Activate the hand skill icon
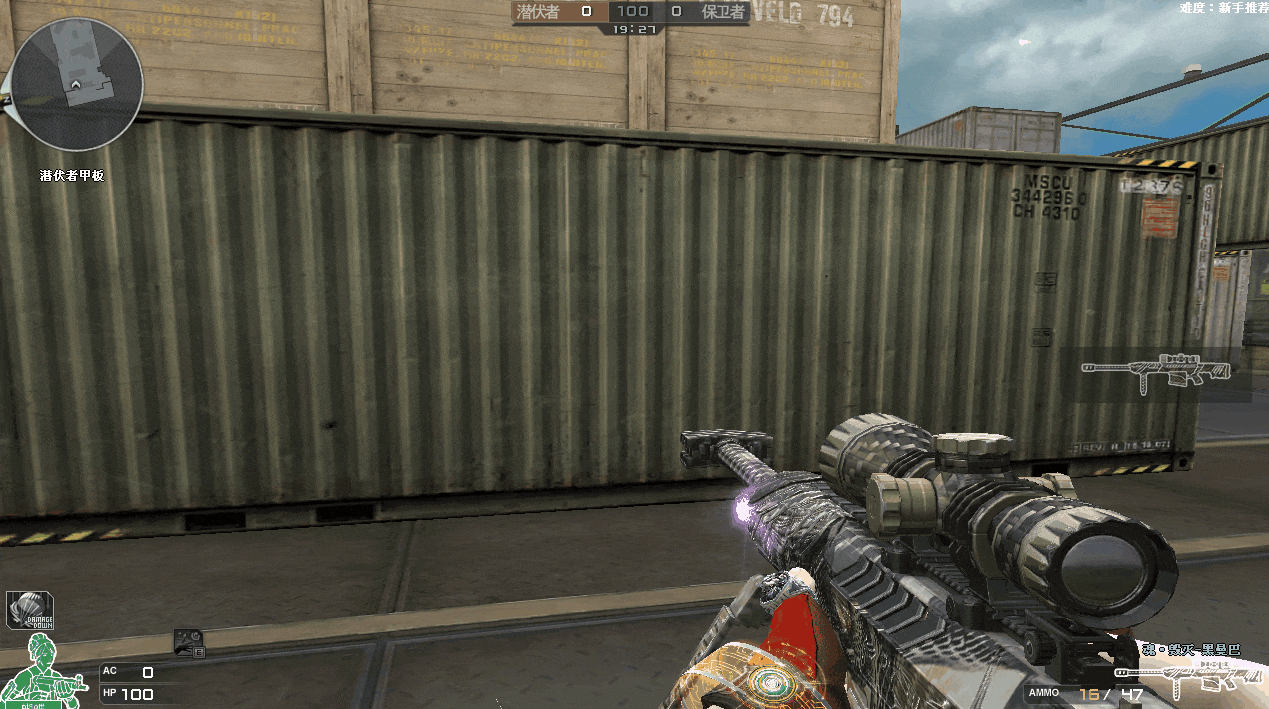The height and width of the screenshot is (709, 1269). [x=189, y=642]
